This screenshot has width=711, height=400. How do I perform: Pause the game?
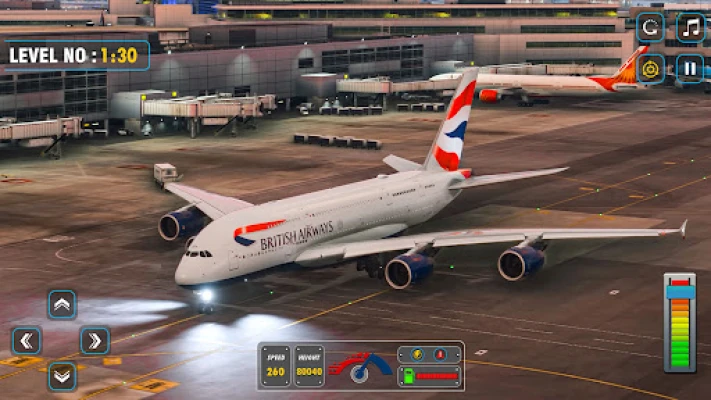(690, 68)
